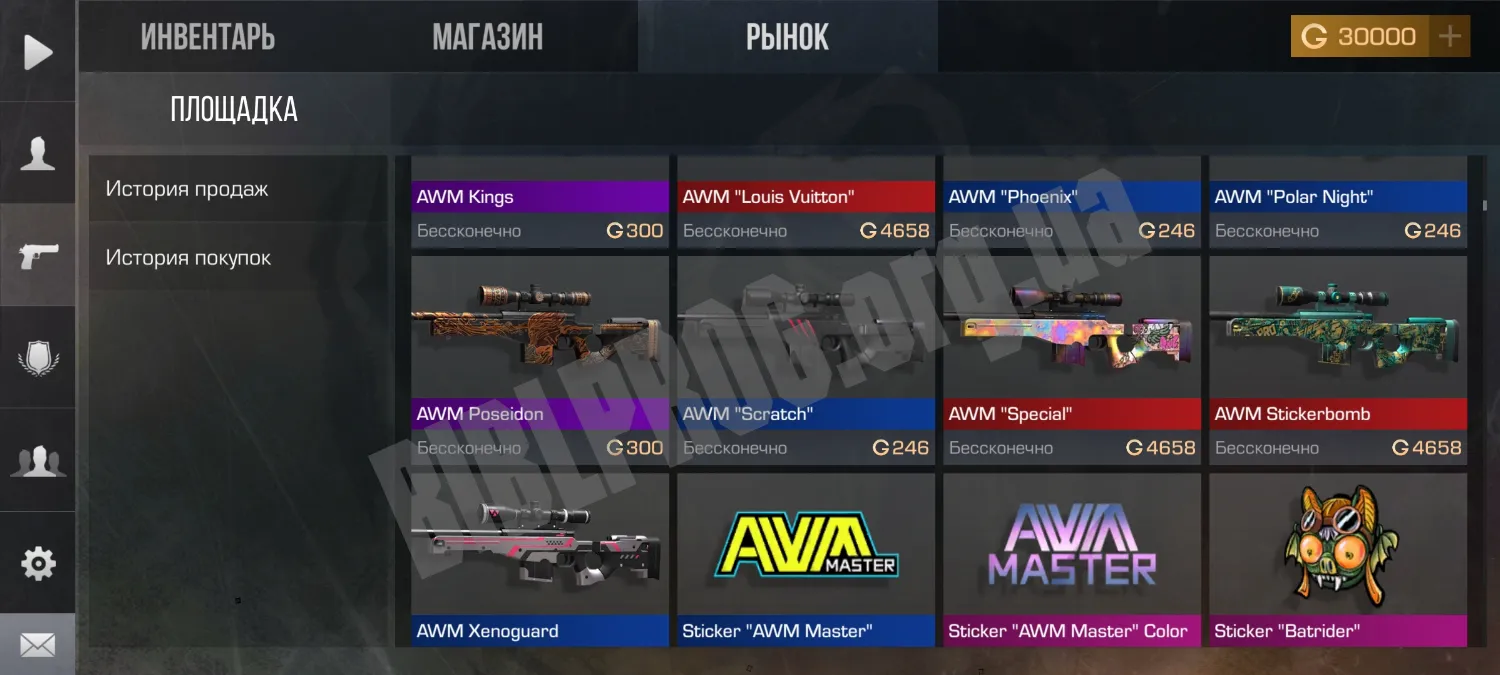
Task: Select the AWM Stickerbomb listing
Action: pos(1338,360)
